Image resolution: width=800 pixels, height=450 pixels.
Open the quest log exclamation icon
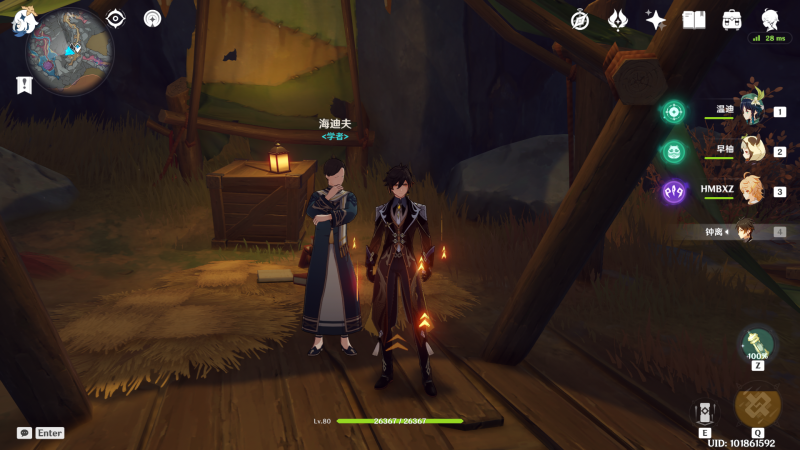24,85
